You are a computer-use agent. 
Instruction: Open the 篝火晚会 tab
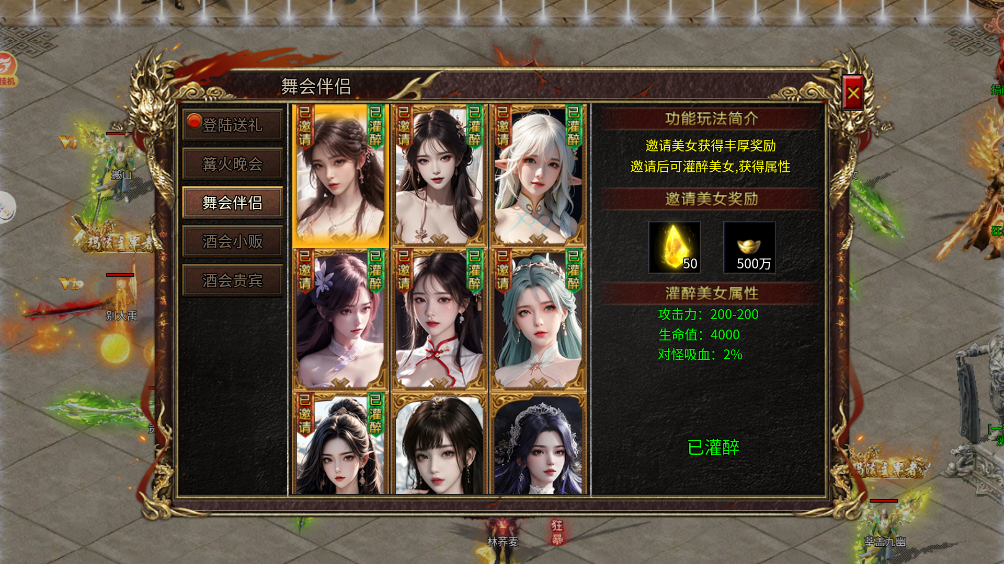pyautogui.click(x=232, y=164)
